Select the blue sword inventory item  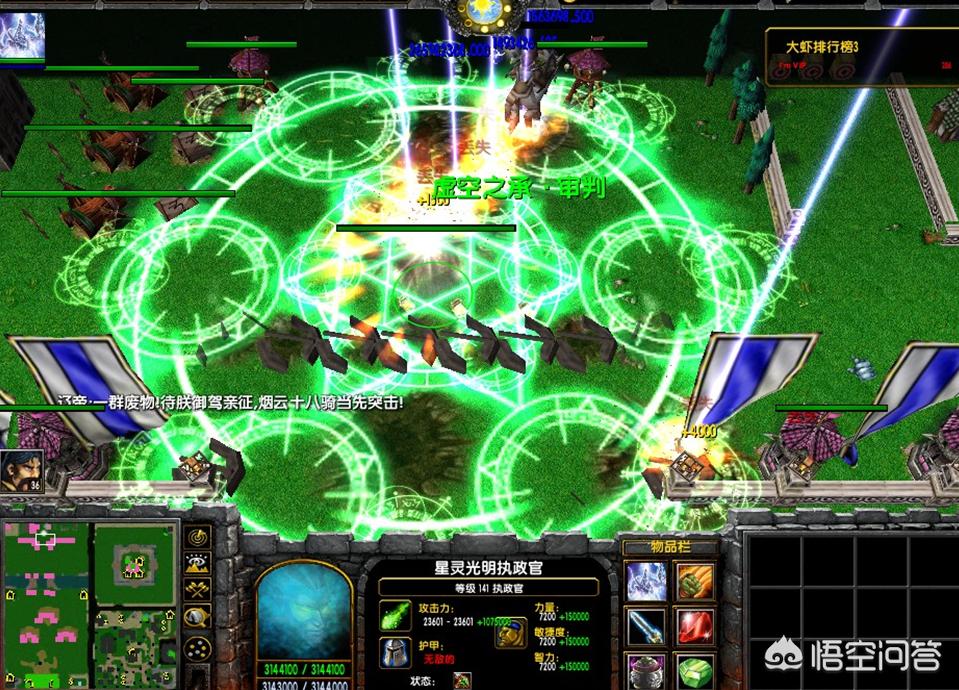coord(645,627)
